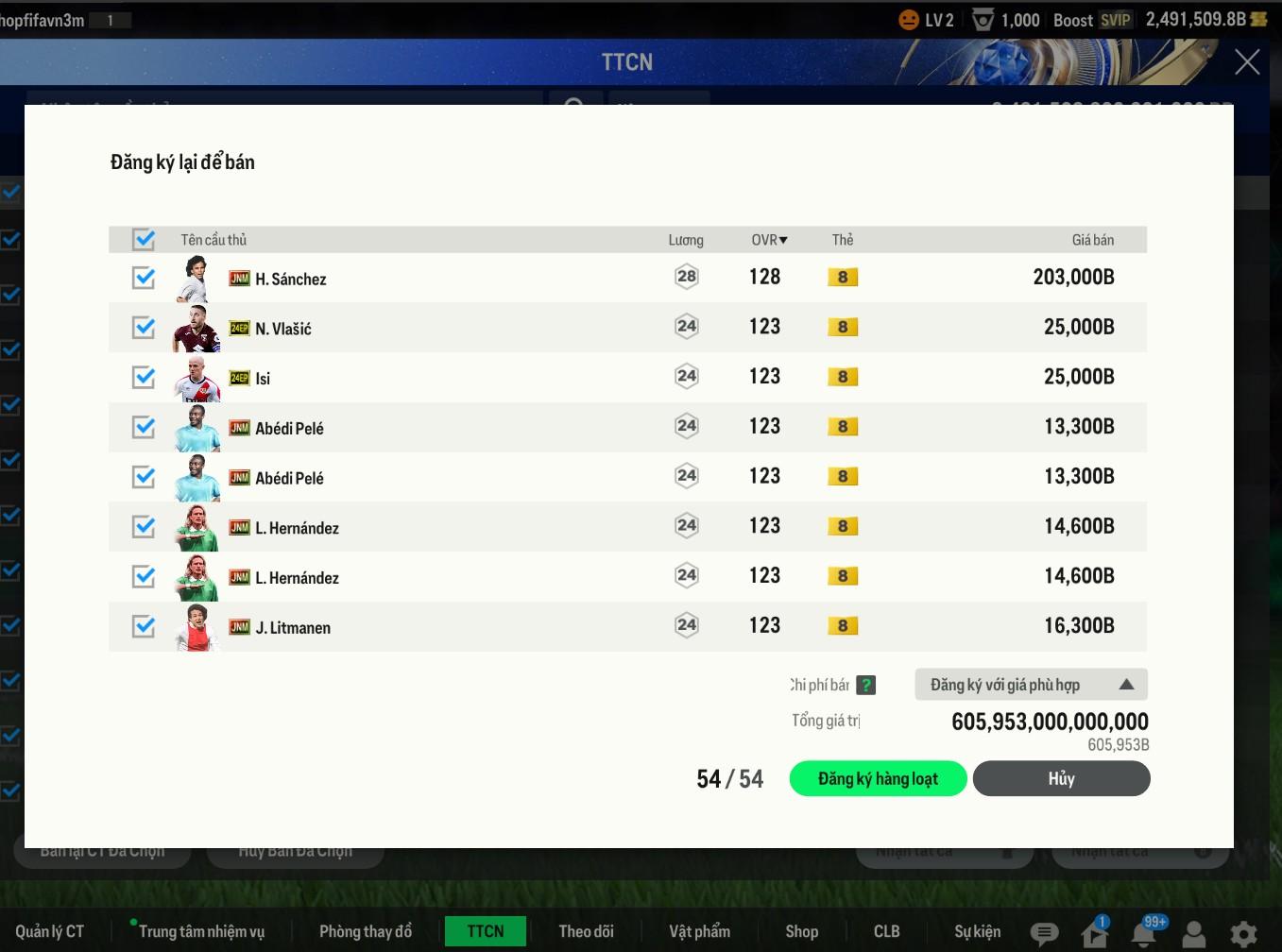Open the chat bubble icon
The image size is (1282, 952).
(1044, 934)
